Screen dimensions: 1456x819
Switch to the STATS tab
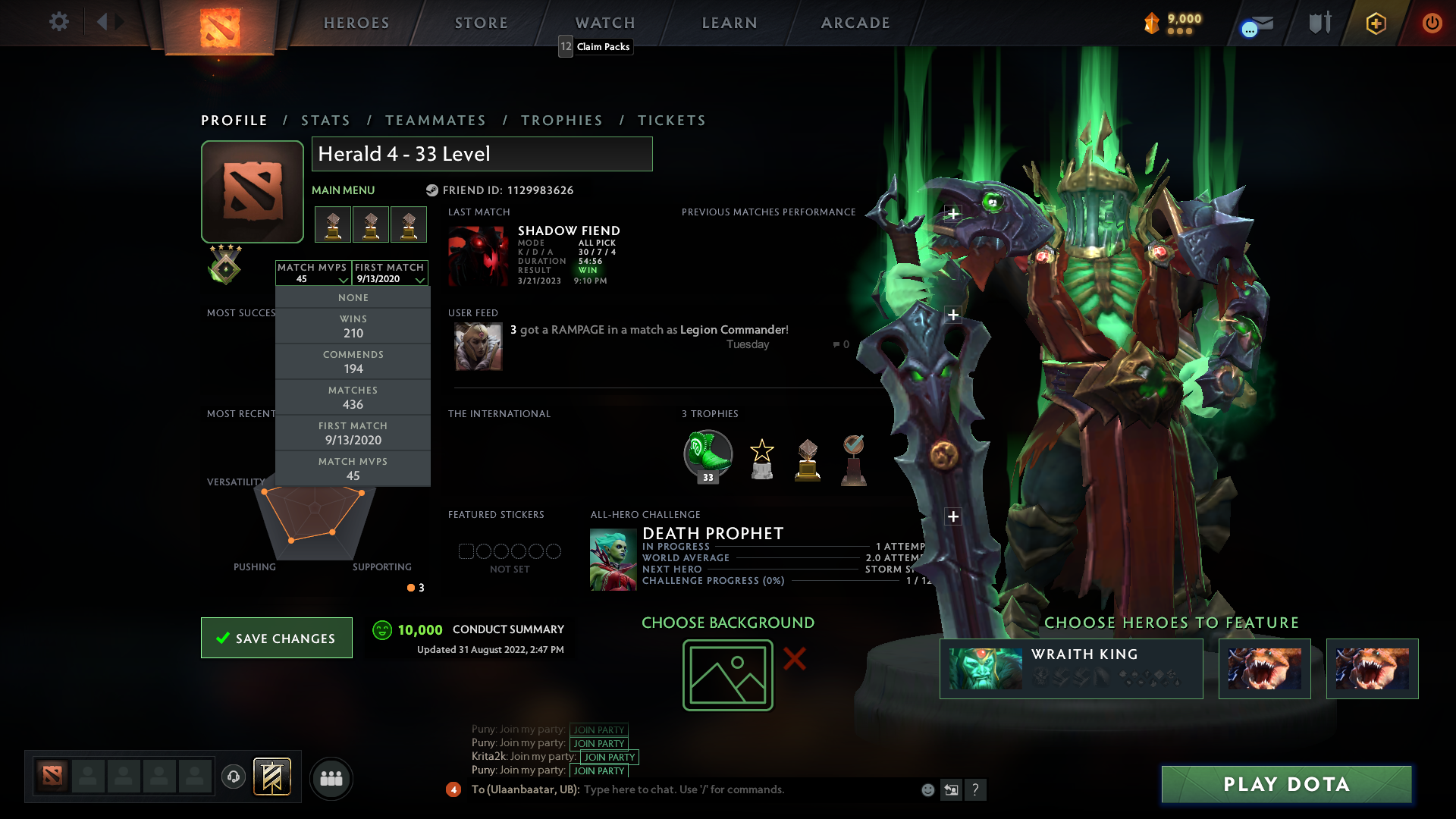[x=325, y=120]
